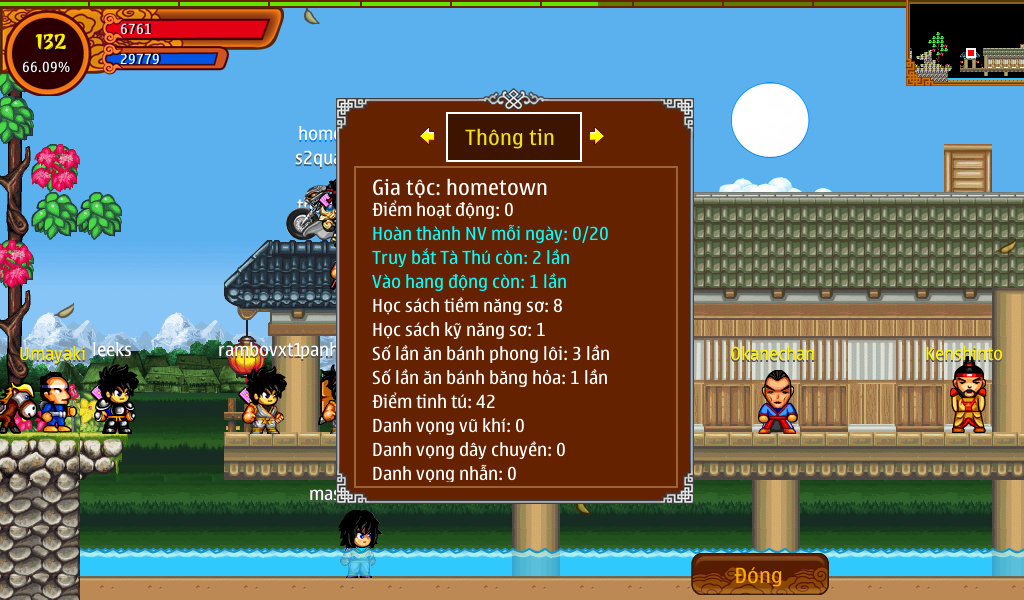Image resolution: width=1024 pixels, height=600 pixels.
Task: Select the Thông tin tab header
Action: click(x=513, y=137)
